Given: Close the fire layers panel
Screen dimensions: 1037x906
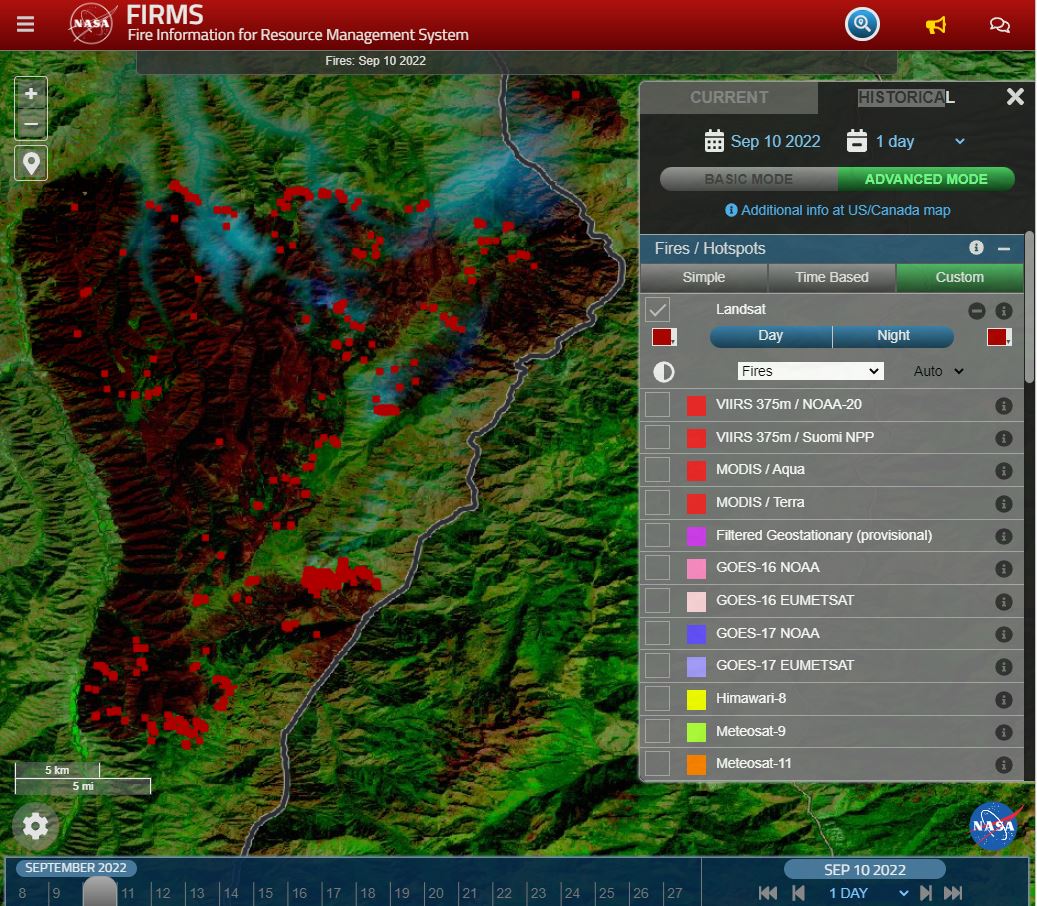Looking at the screenshot, I should [1015, 96].
